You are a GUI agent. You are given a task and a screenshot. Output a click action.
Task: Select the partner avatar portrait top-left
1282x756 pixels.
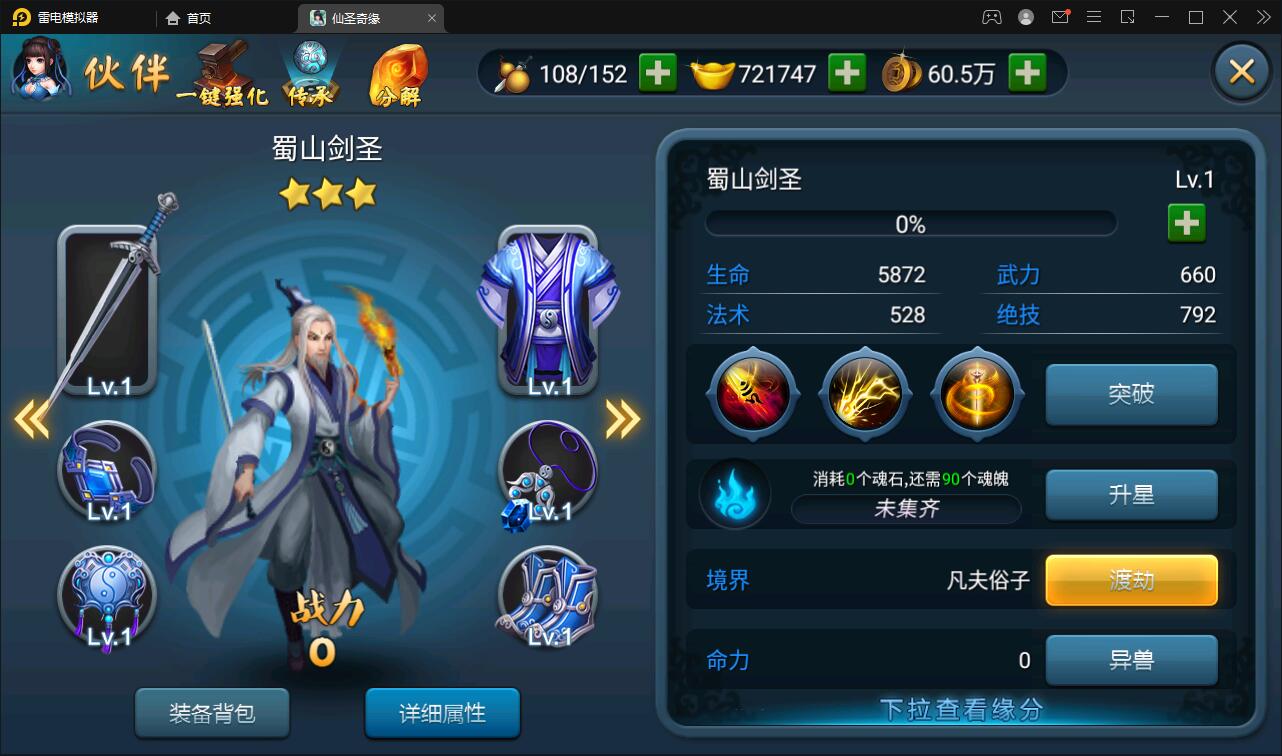pos(40,70)
